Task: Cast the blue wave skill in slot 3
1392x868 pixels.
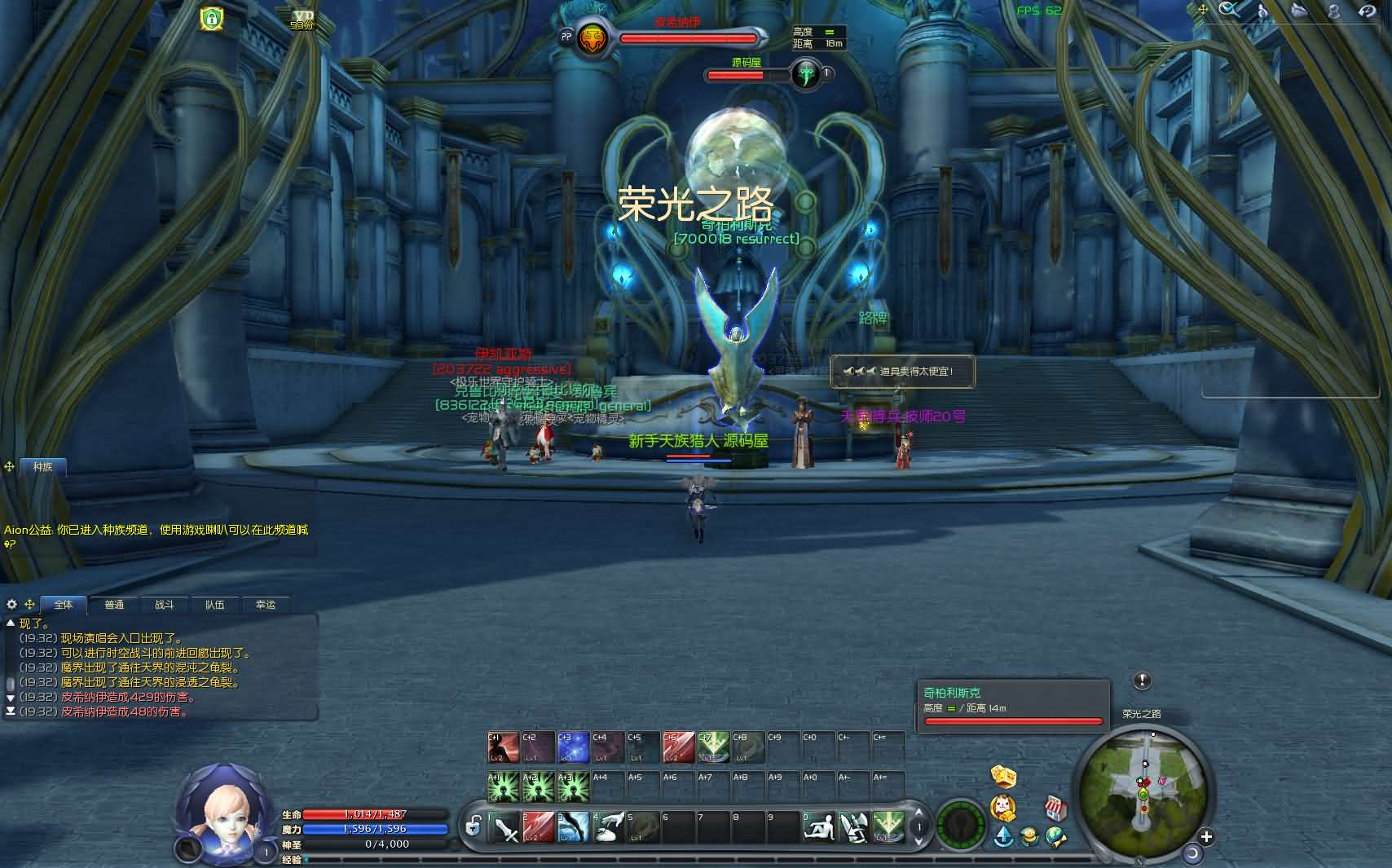Action: [x=574, y=828]
